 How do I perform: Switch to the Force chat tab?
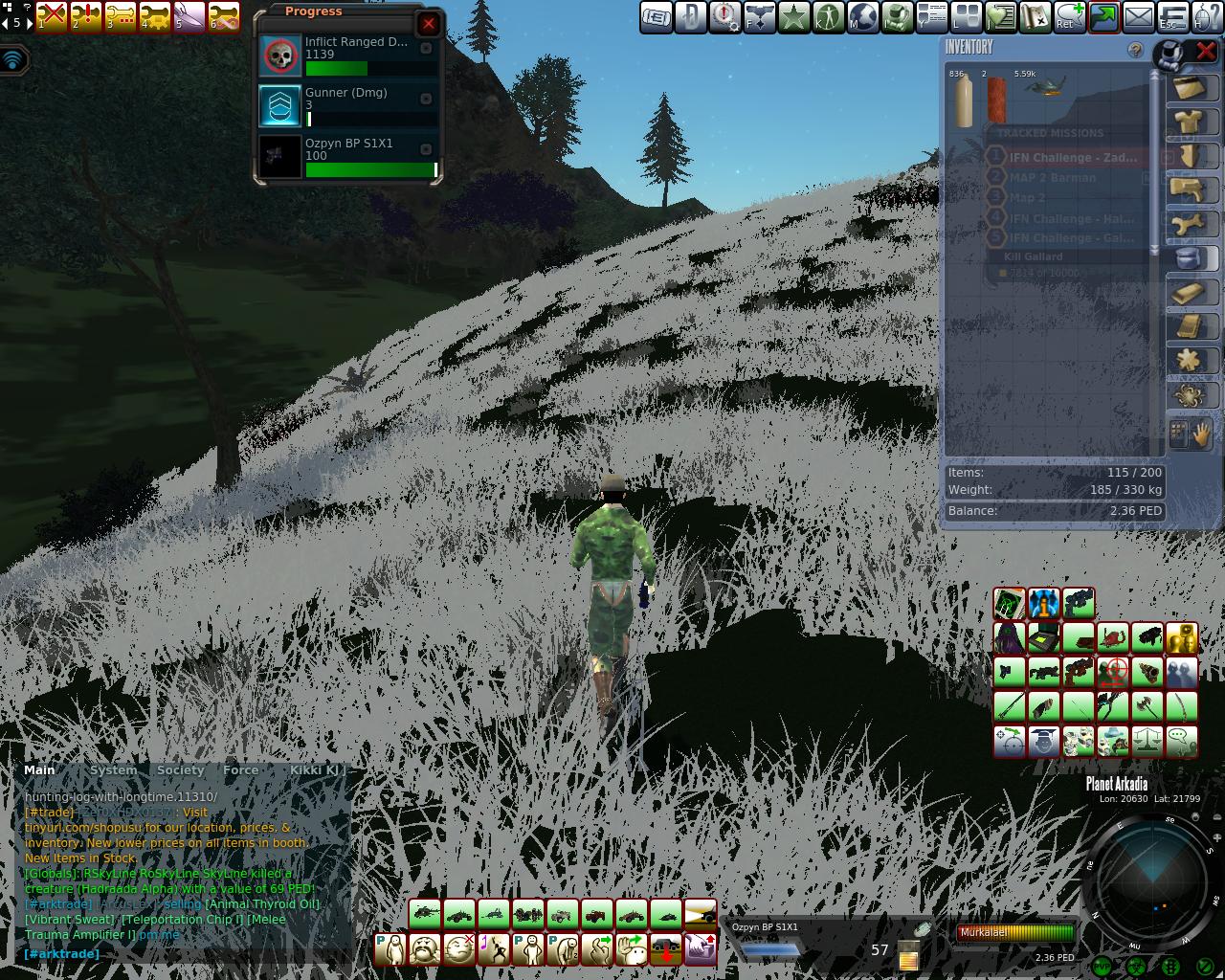240,770
